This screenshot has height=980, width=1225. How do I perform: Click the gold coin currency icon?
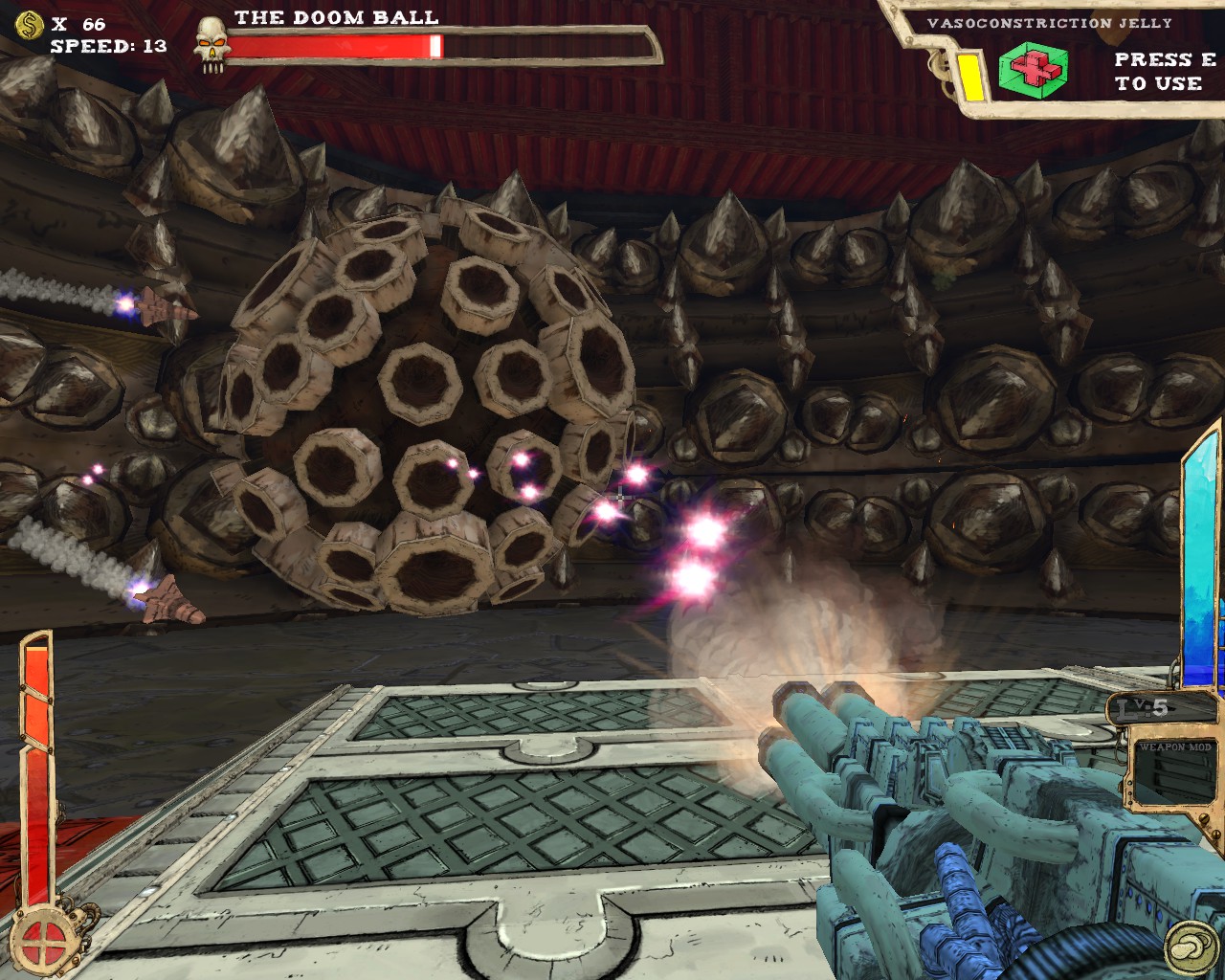click(x=29, y=24)
